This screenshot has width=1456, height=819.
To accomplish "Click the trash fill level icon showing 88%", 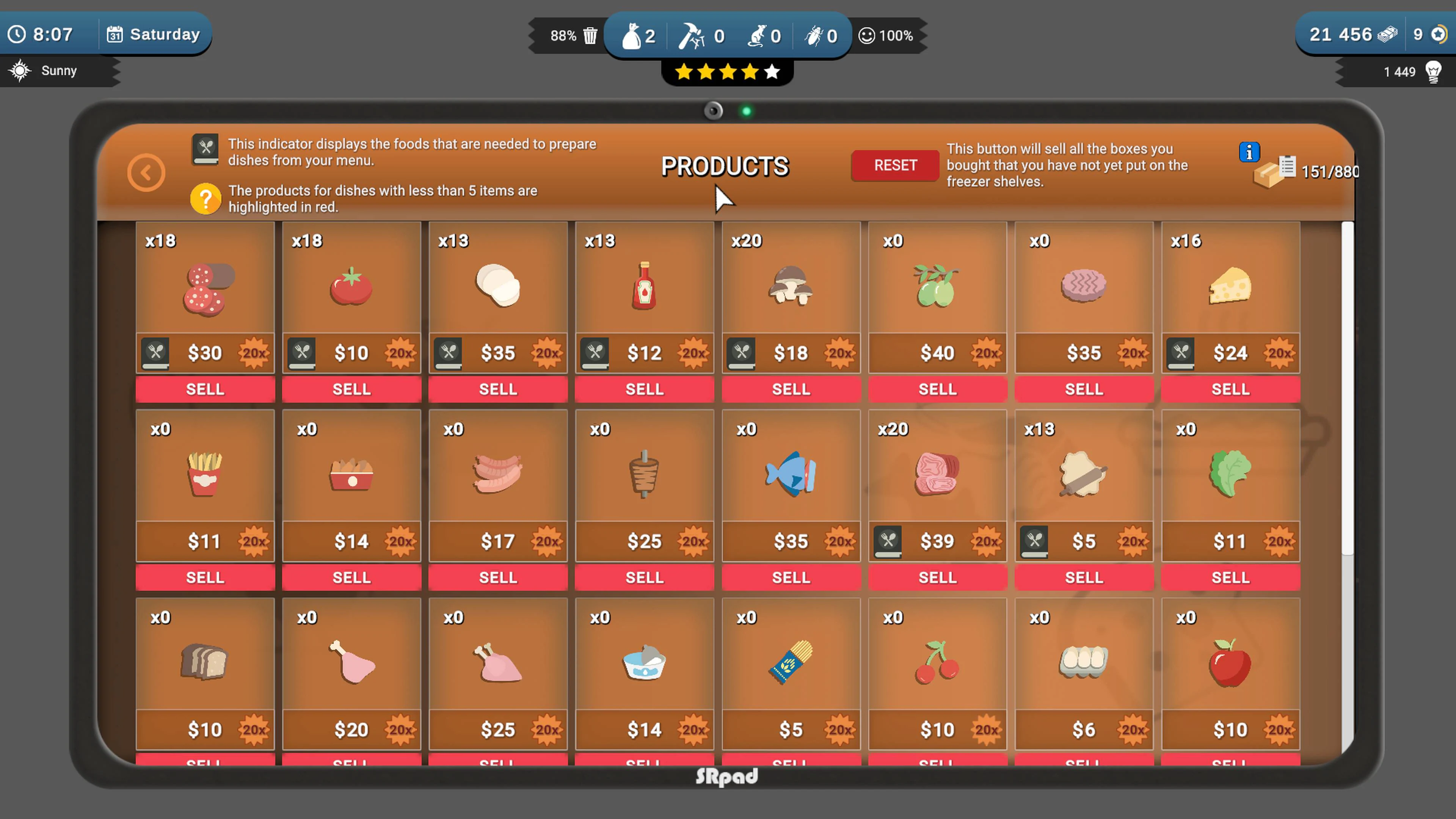I will pos(590,36).
